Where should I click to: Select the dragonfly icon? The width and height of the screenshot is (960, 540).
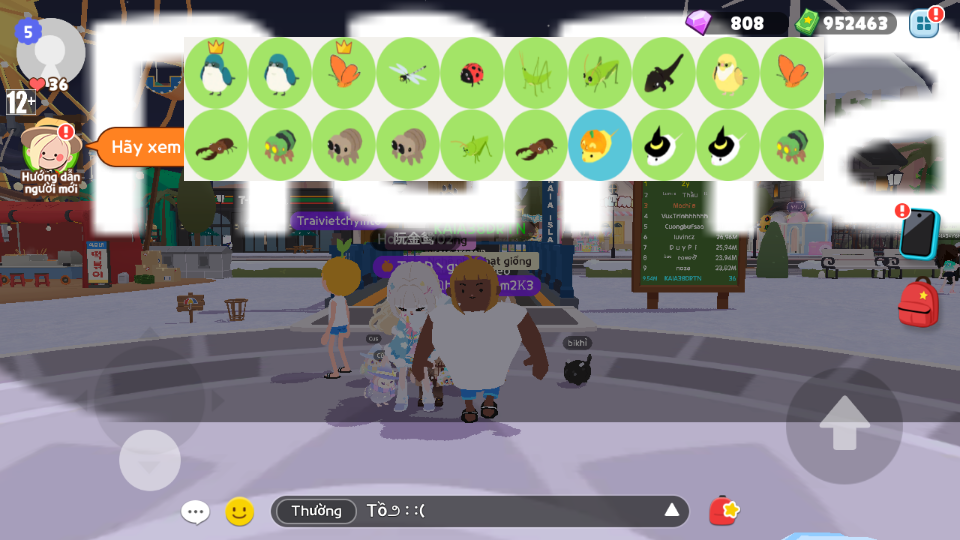(x=408, y=73)
